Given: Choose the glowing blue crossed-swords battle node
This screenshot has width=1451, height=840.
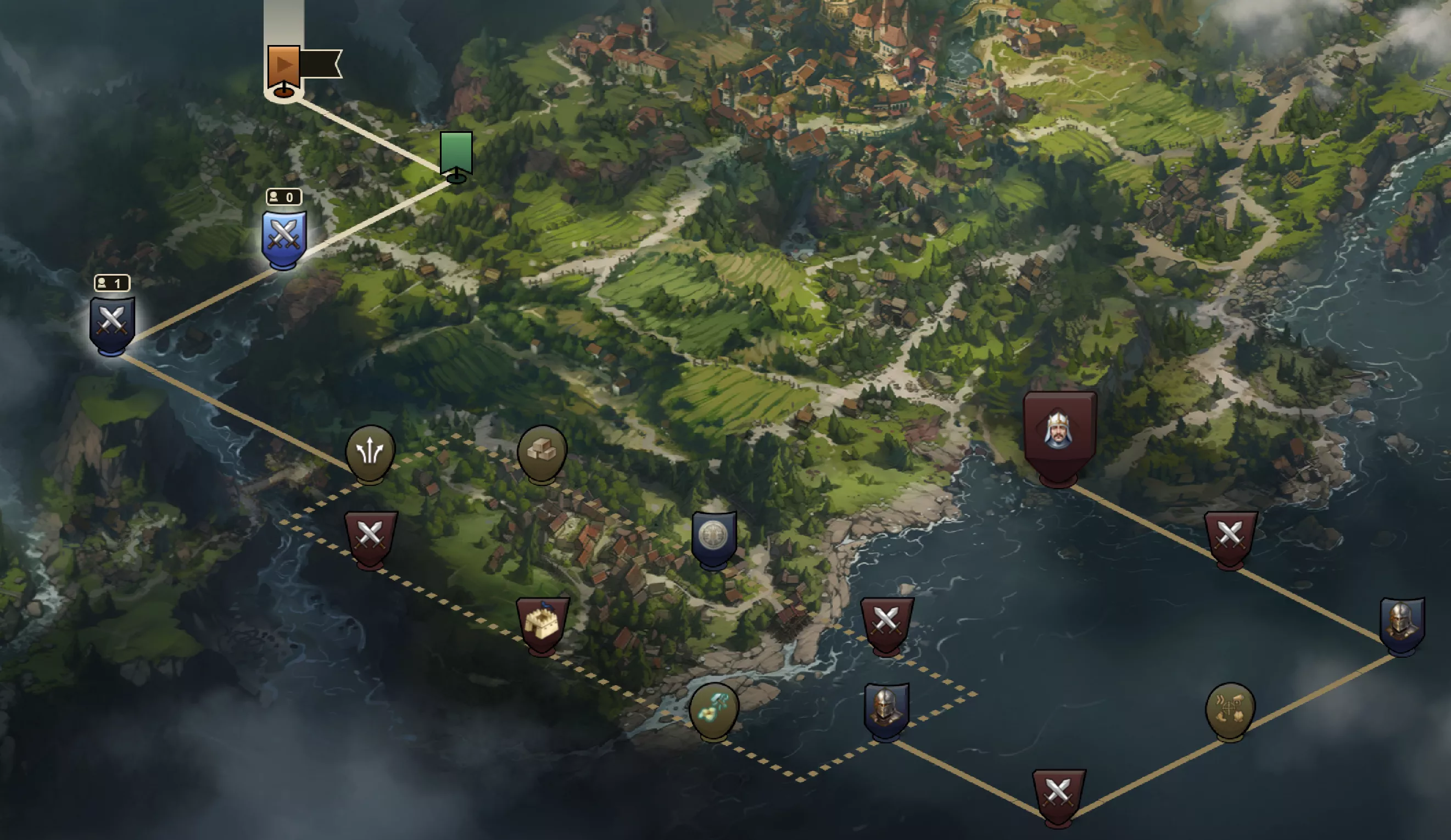Looking at the screenshot, I should click(x=283, y=238).
